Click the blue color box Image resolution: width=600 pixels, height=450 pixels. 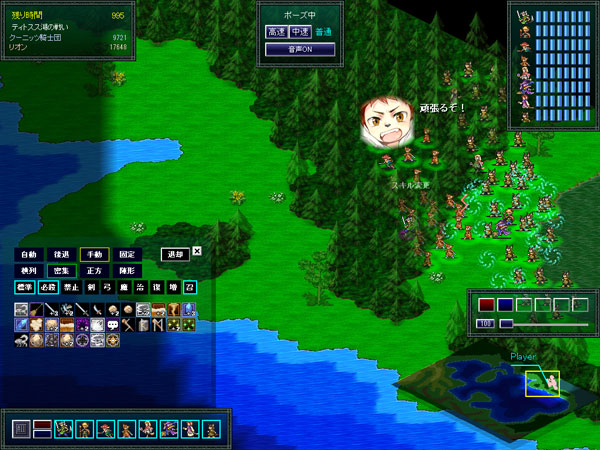505,305
